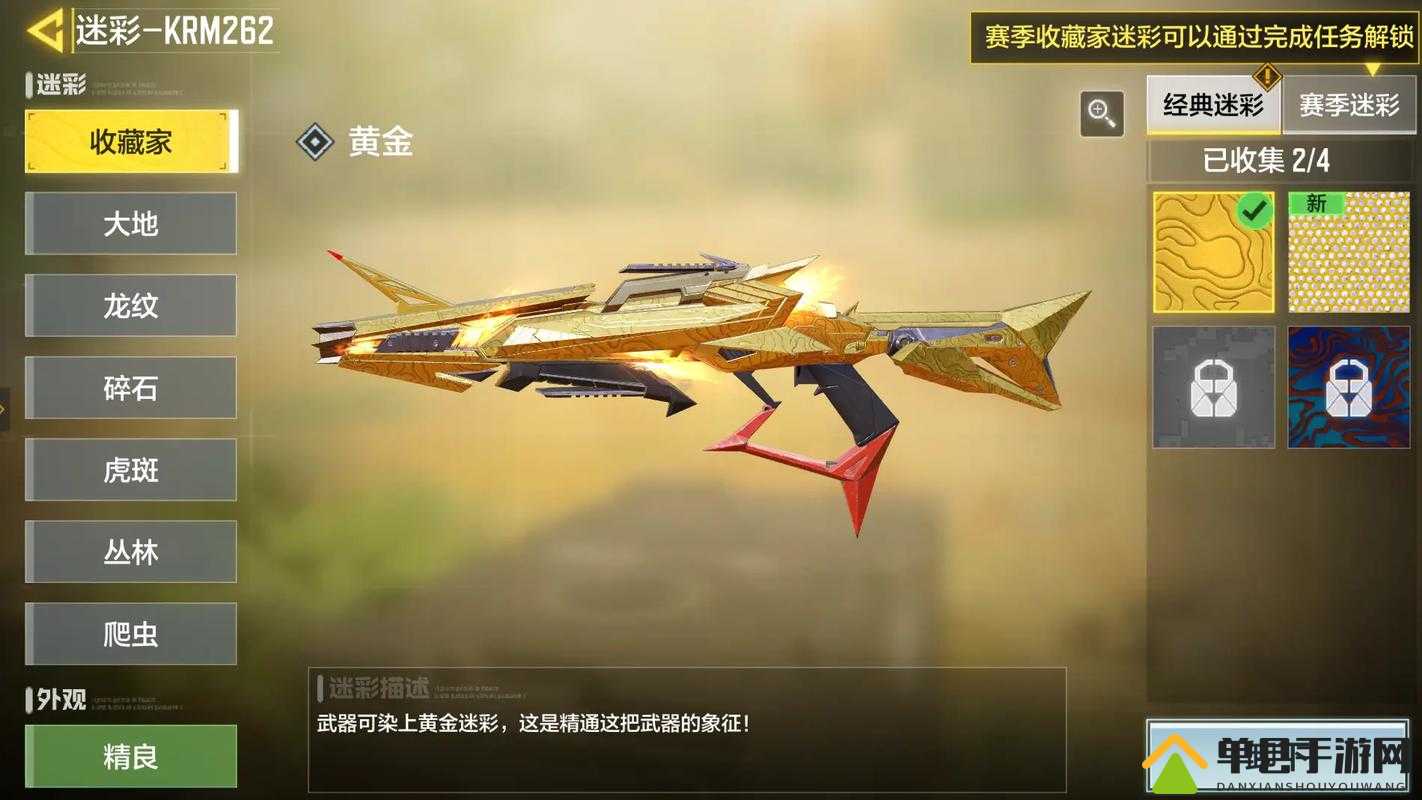
Task: Select the 大地 camo category
Action: pyautogui.click(x=131, y=224)
